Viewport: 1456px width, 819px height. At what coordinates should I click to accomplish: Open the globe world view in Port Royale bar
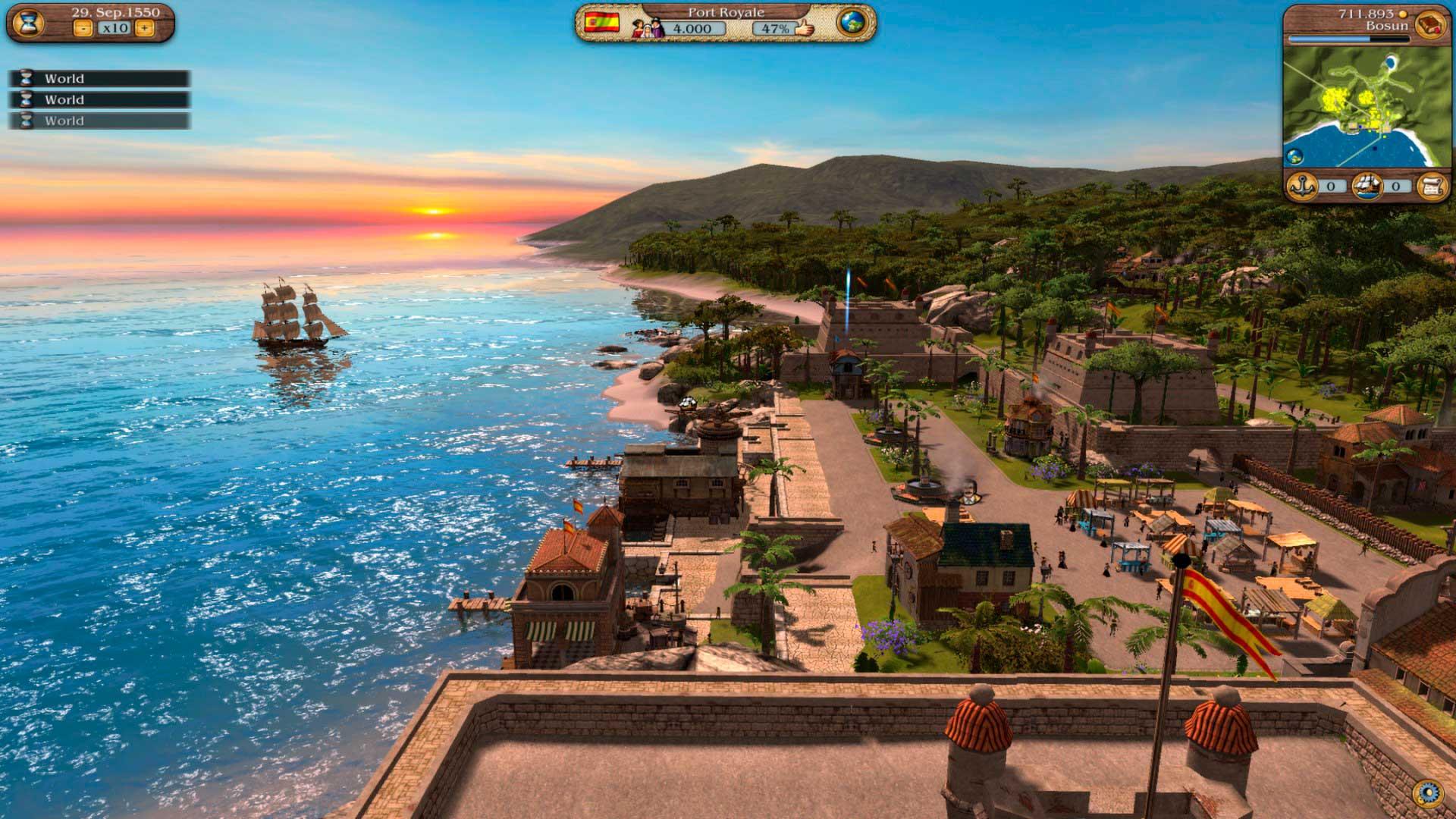coord(852,22)
